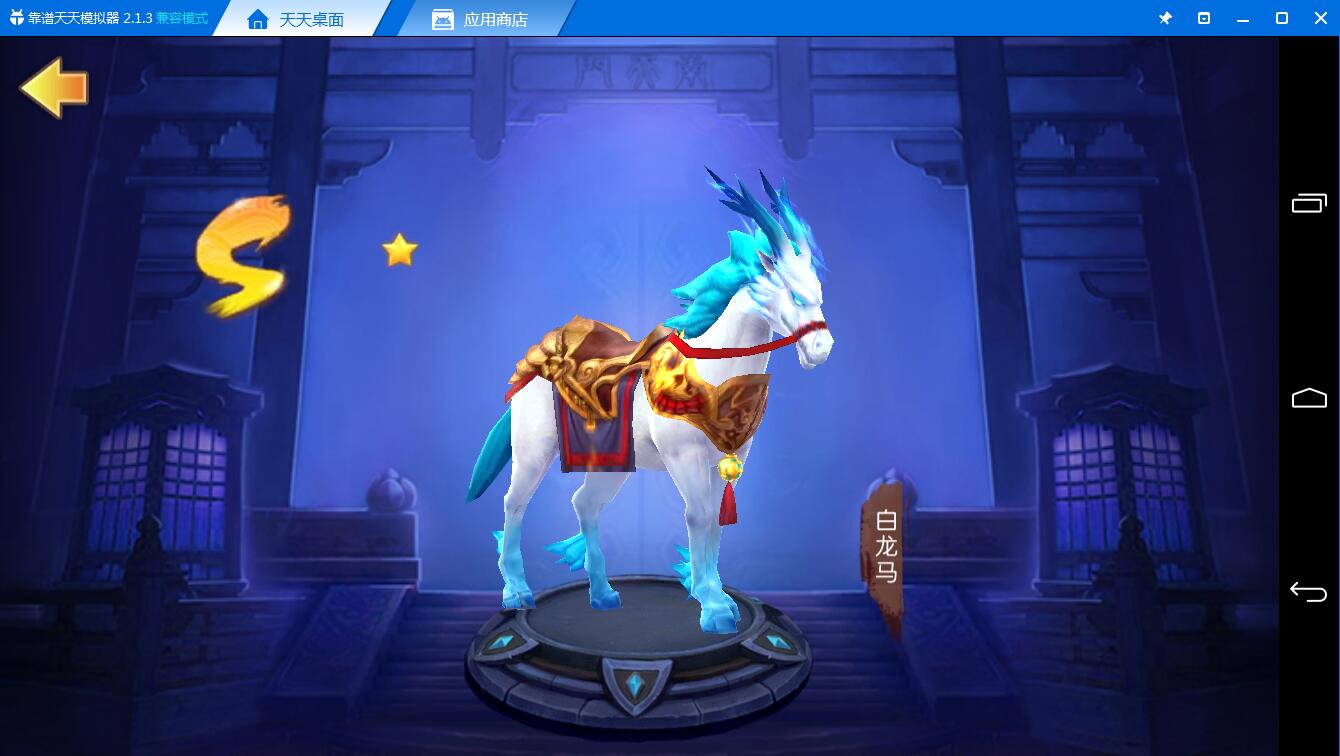Tap the Android recent apps button

1308,203
